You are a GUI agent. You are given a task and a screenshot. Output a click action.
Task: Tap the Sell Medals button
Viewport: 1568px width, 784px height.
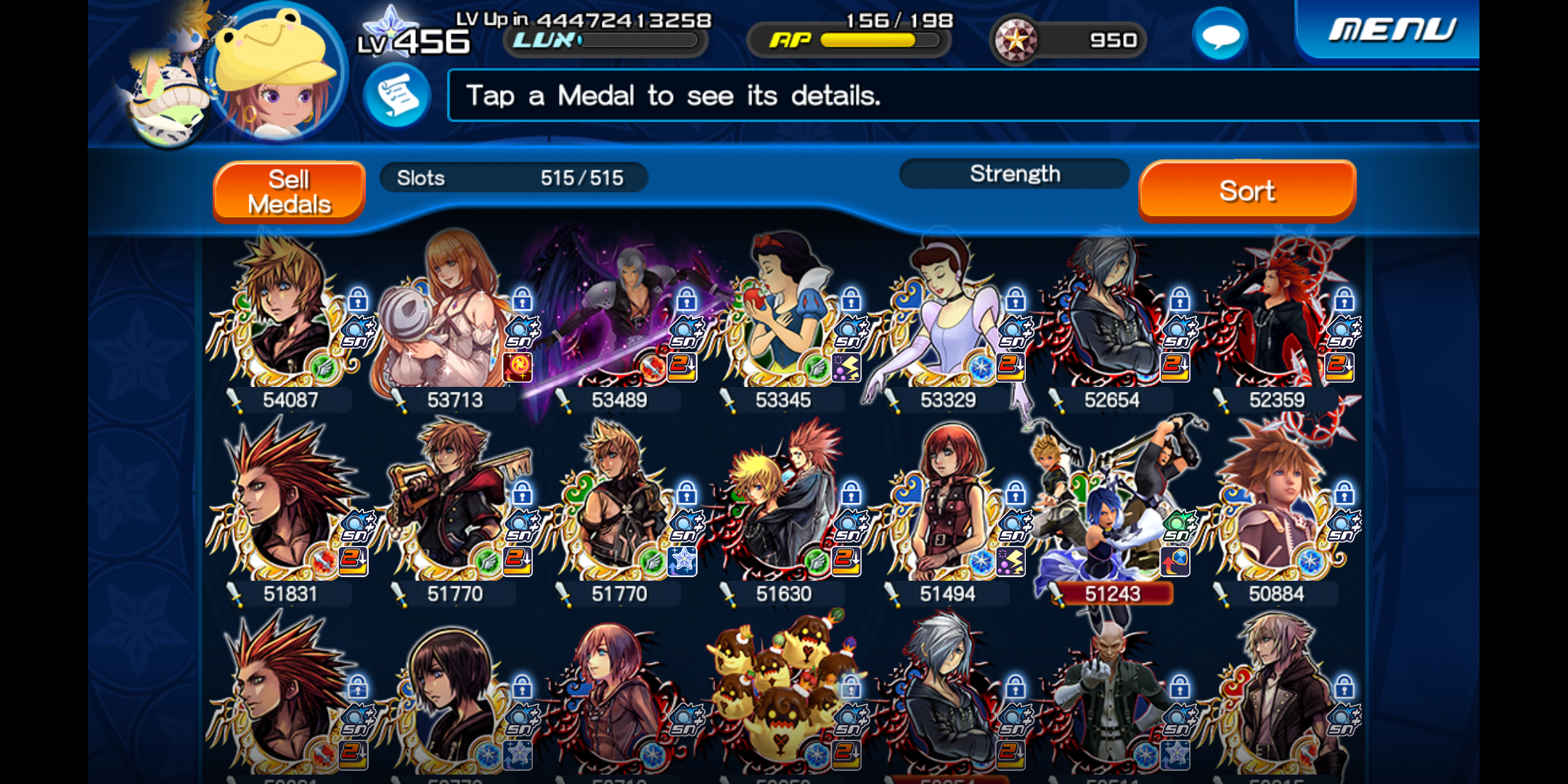(x=289, y=192)
